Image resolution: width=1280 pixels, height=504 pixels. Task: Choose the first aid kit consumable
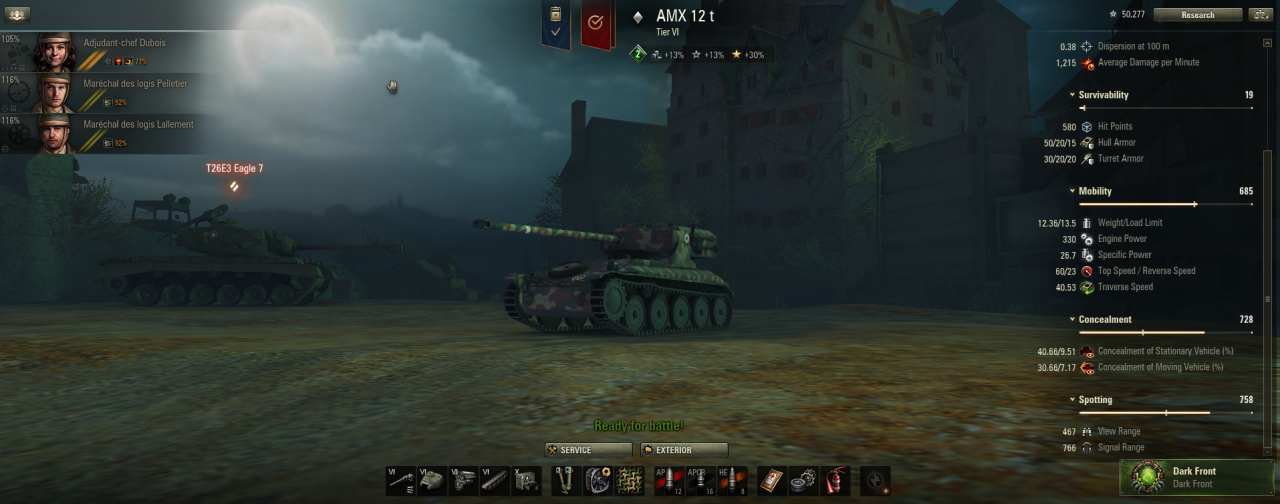771,481
